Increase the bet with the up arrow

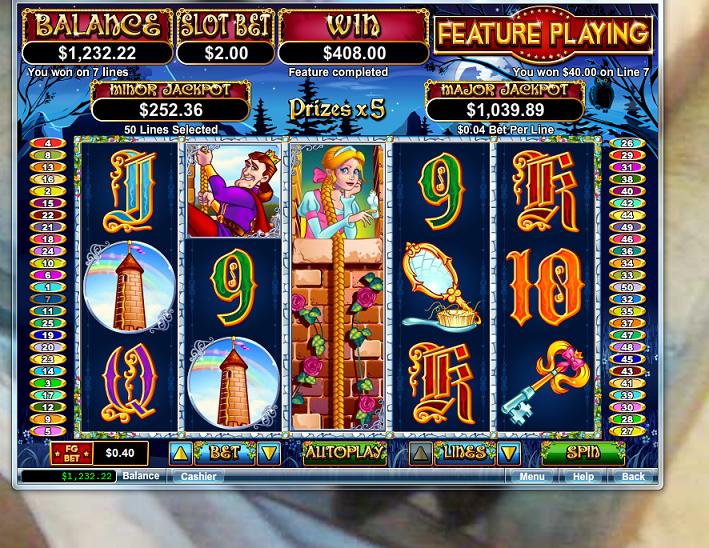(180, 454)
